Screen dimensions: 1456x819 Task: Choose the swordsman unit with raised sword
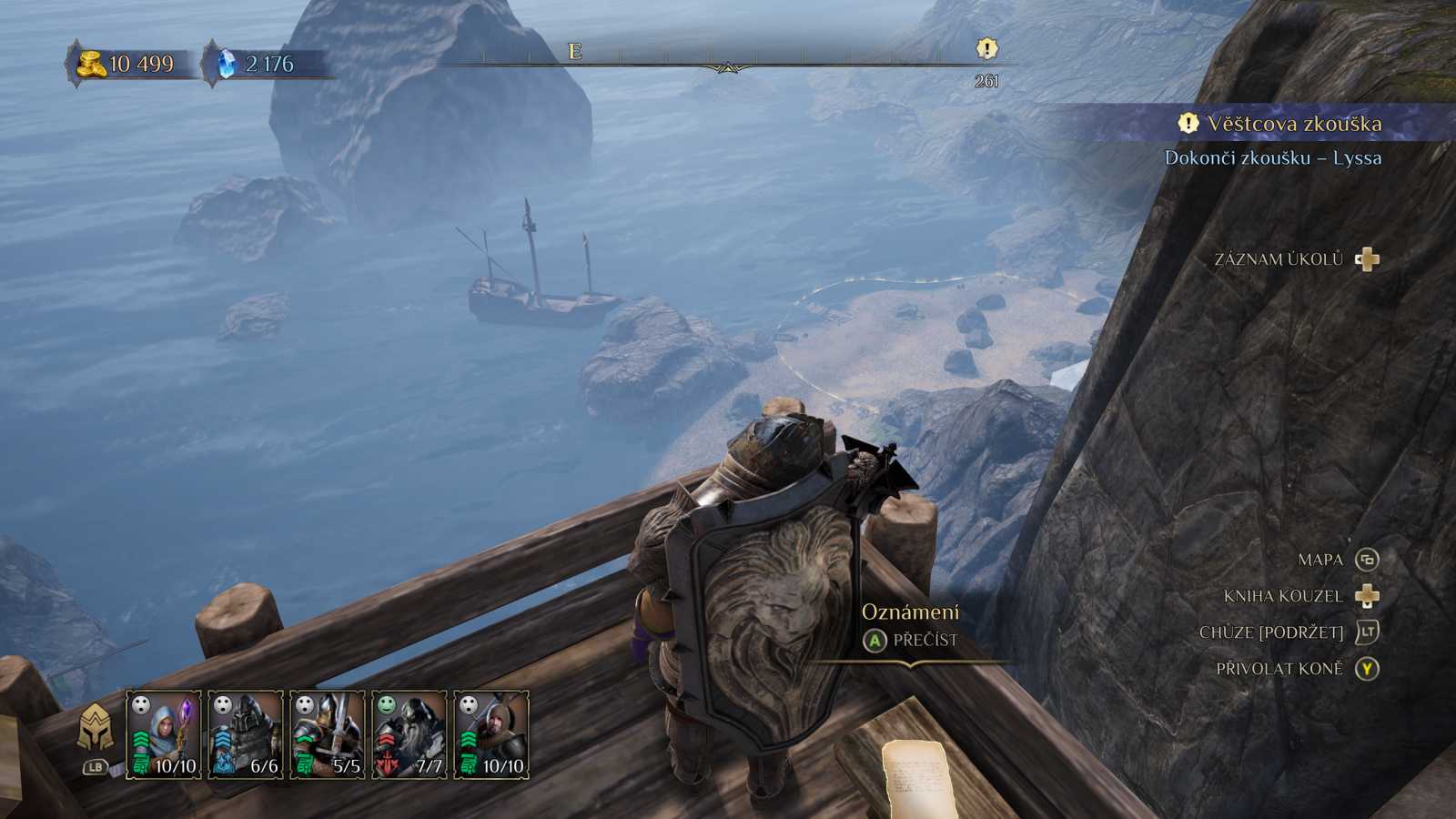pyautogui.click(x=328, y=733)
